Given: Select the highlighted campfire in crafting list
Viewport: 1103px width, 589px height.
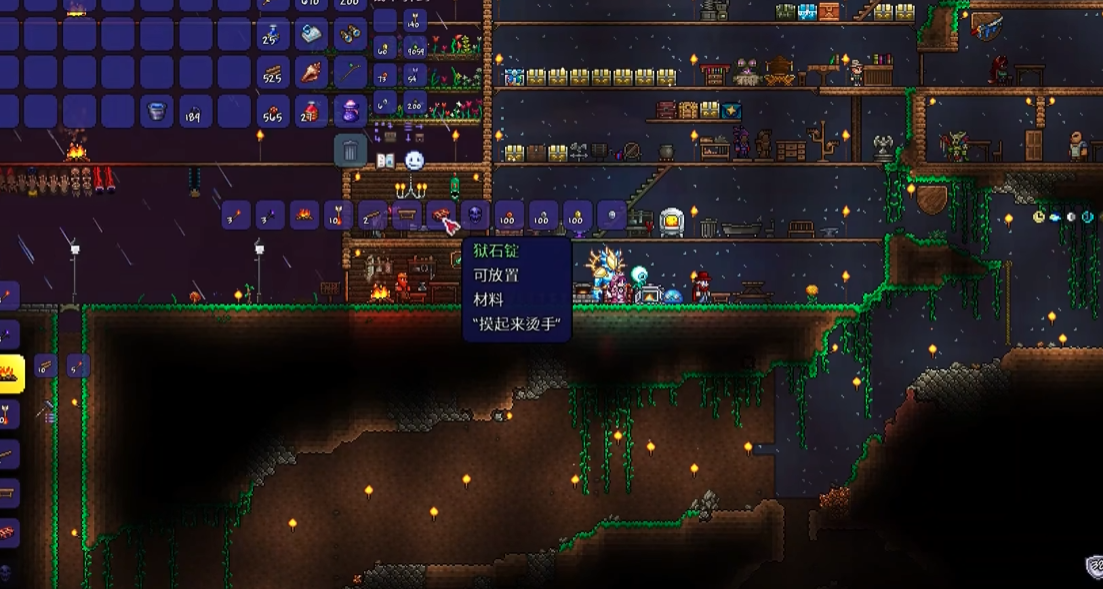Looking at the screenshot, I should [10, 374].
